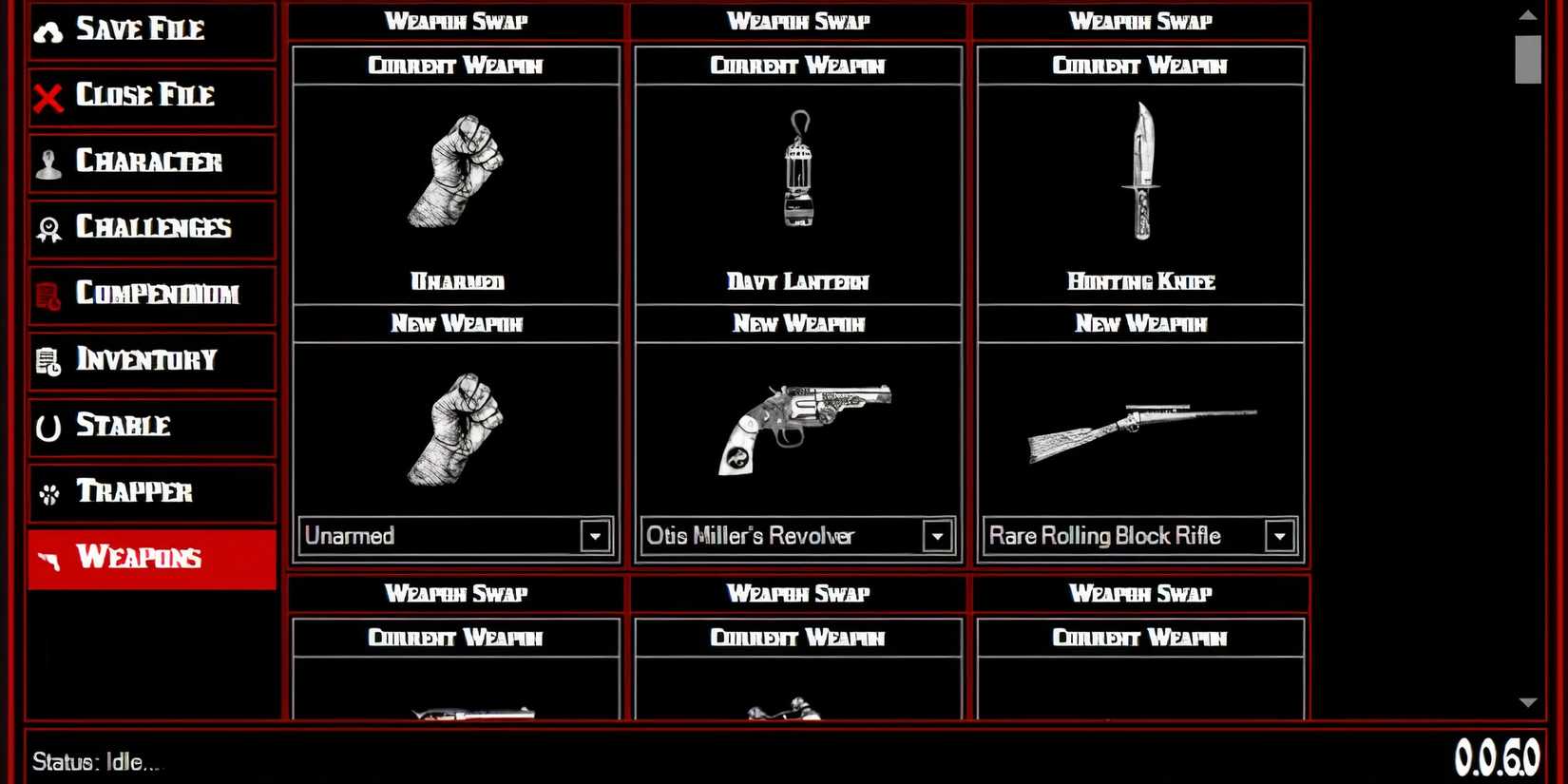This screenshot has height=784, width=1568.
Task: Open Compendium via its book icon
Action: pos(47,295)
